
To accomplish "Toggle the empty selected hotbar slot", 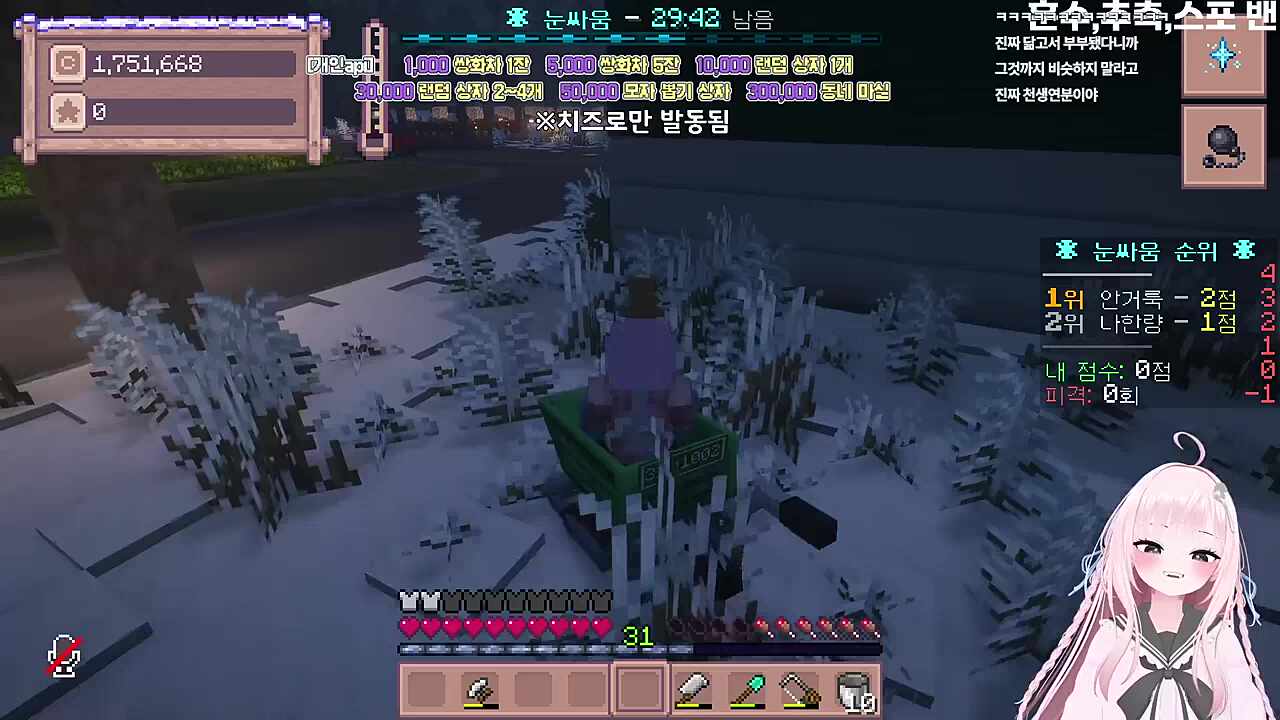I will click(x=638, y=688).
